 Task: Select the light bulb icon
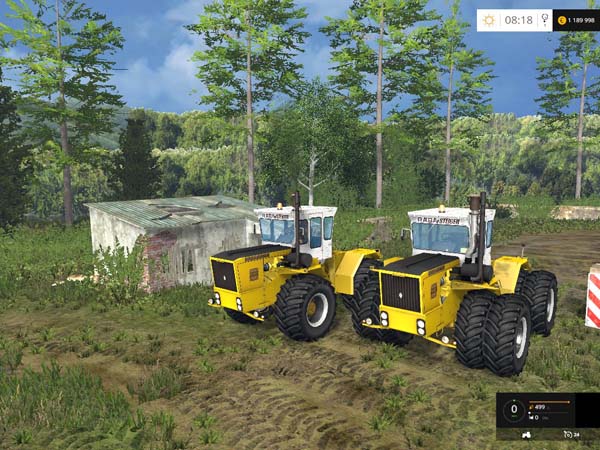(x=545, y=20)
